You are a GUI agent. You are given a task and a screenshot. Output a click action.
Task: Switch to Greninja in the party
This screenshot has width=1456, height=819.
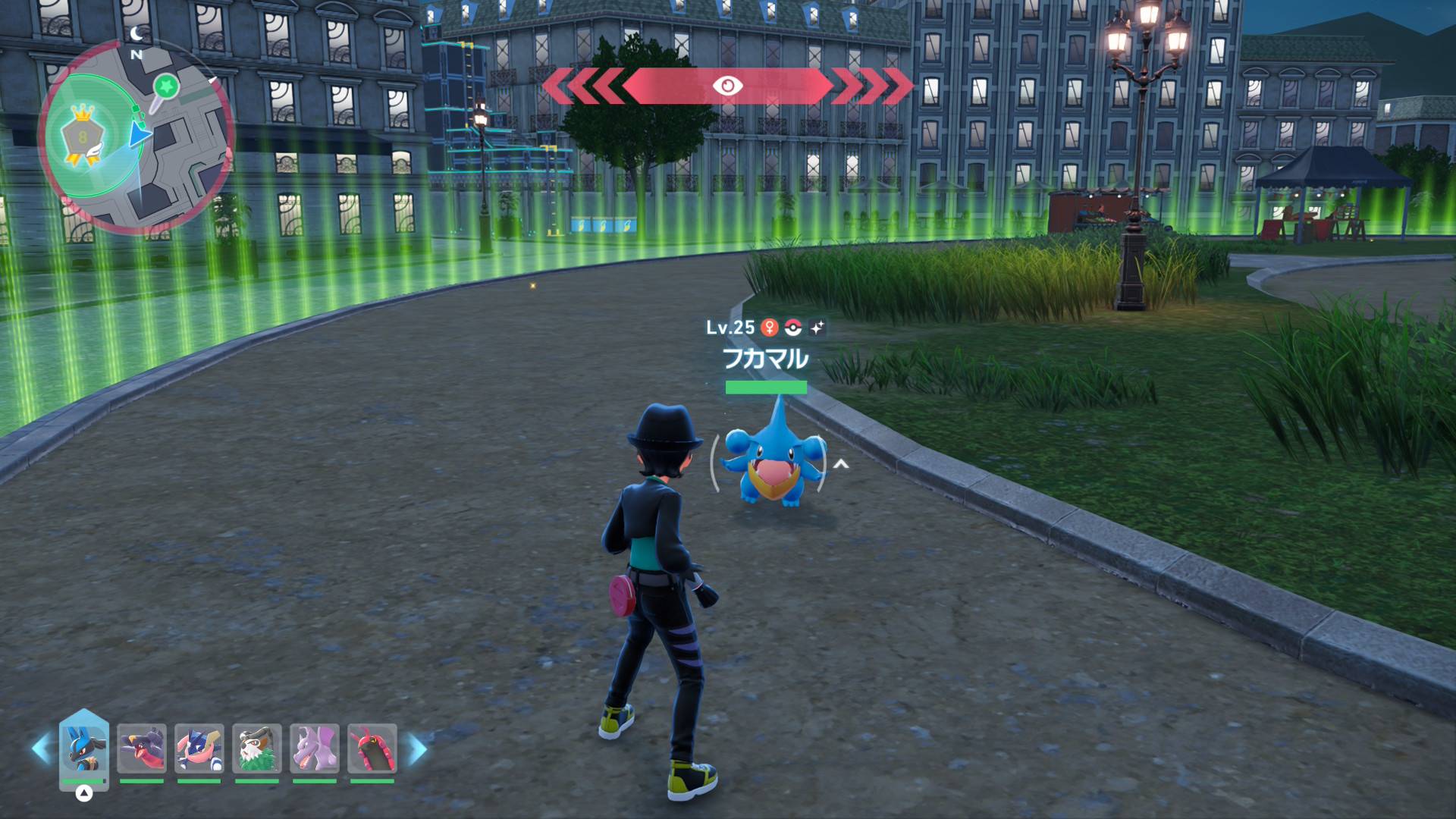(x=199, y=748)
